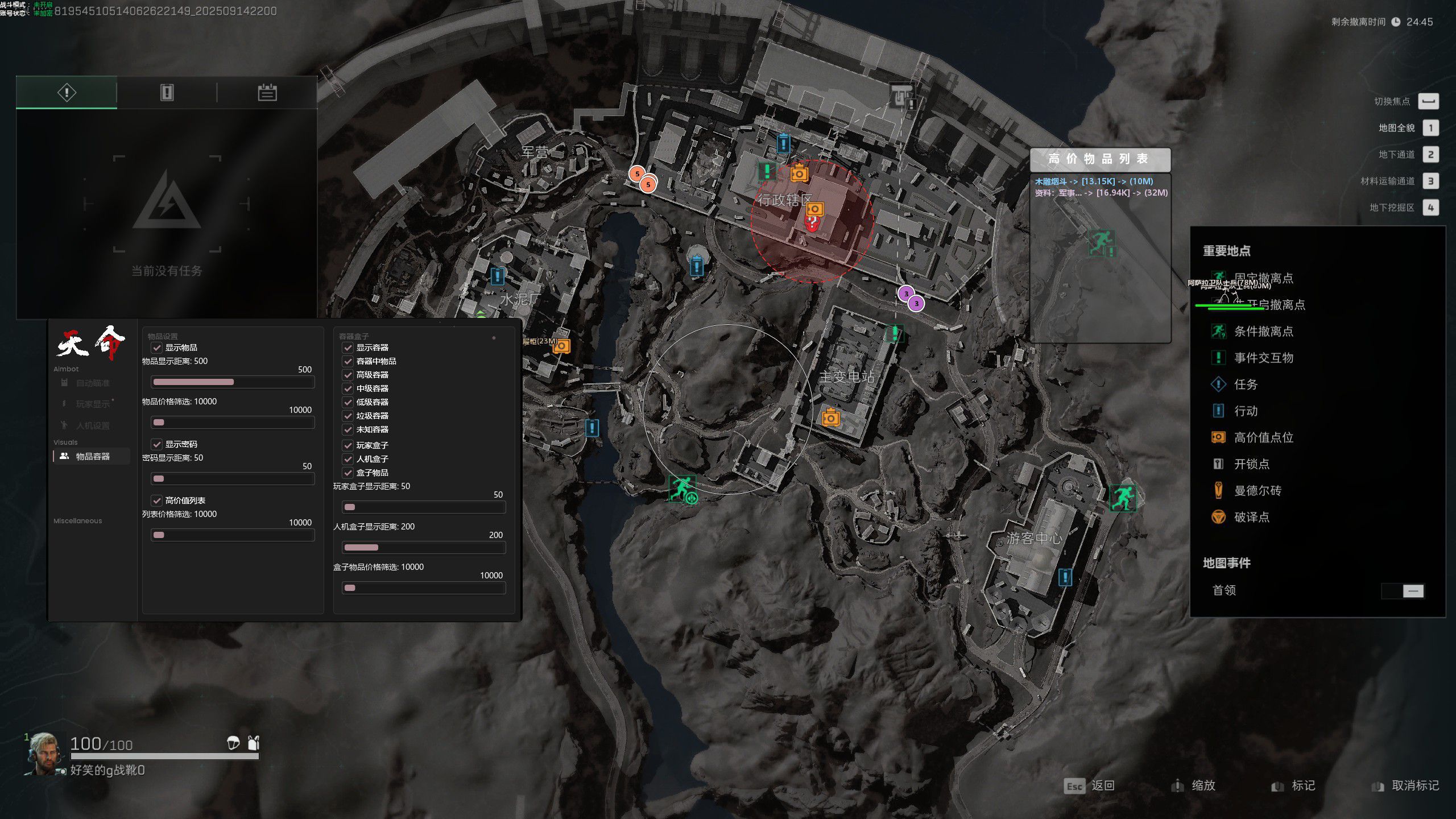This screenshot has width=1456, height=819.
Task: Toggle 曼德尔砖 legend entry
Action: (1257, 490)
